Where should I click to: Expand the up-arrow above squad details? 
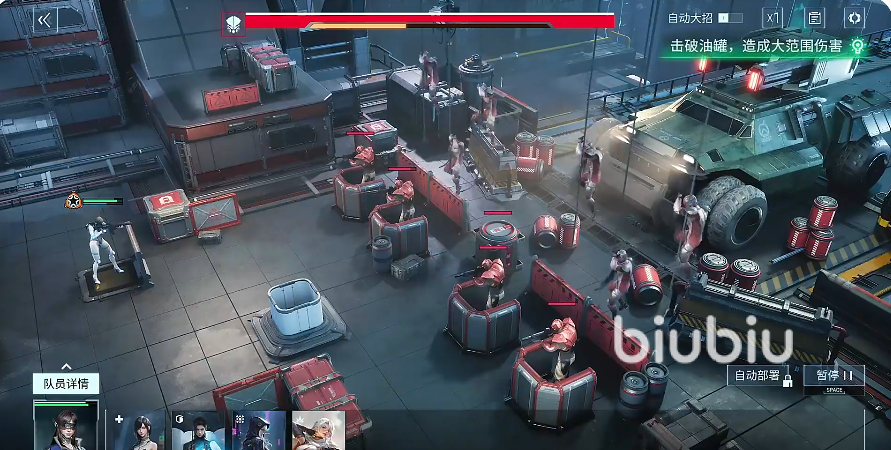tap(66, 367)
